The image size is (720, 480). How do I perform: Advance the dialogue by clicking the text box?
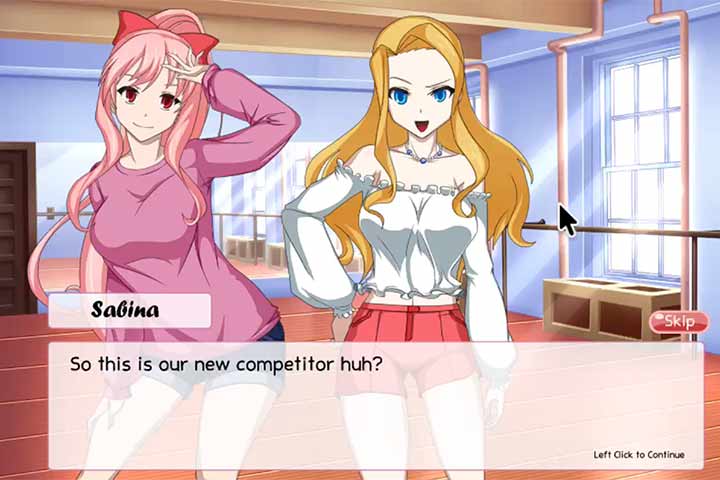pyautogui.click(x=375, y=405)
